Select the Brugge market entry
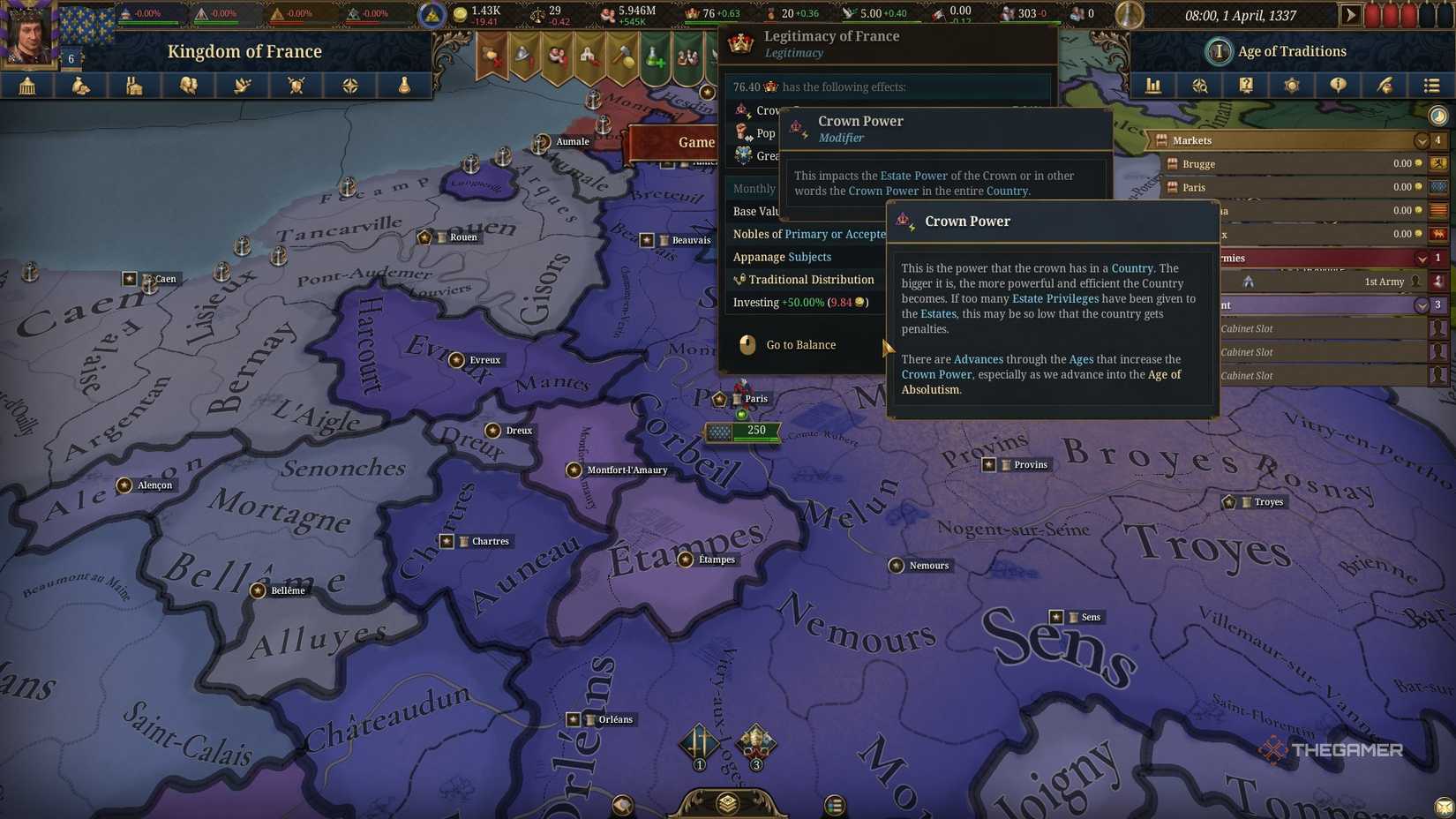 [1198, 164]
